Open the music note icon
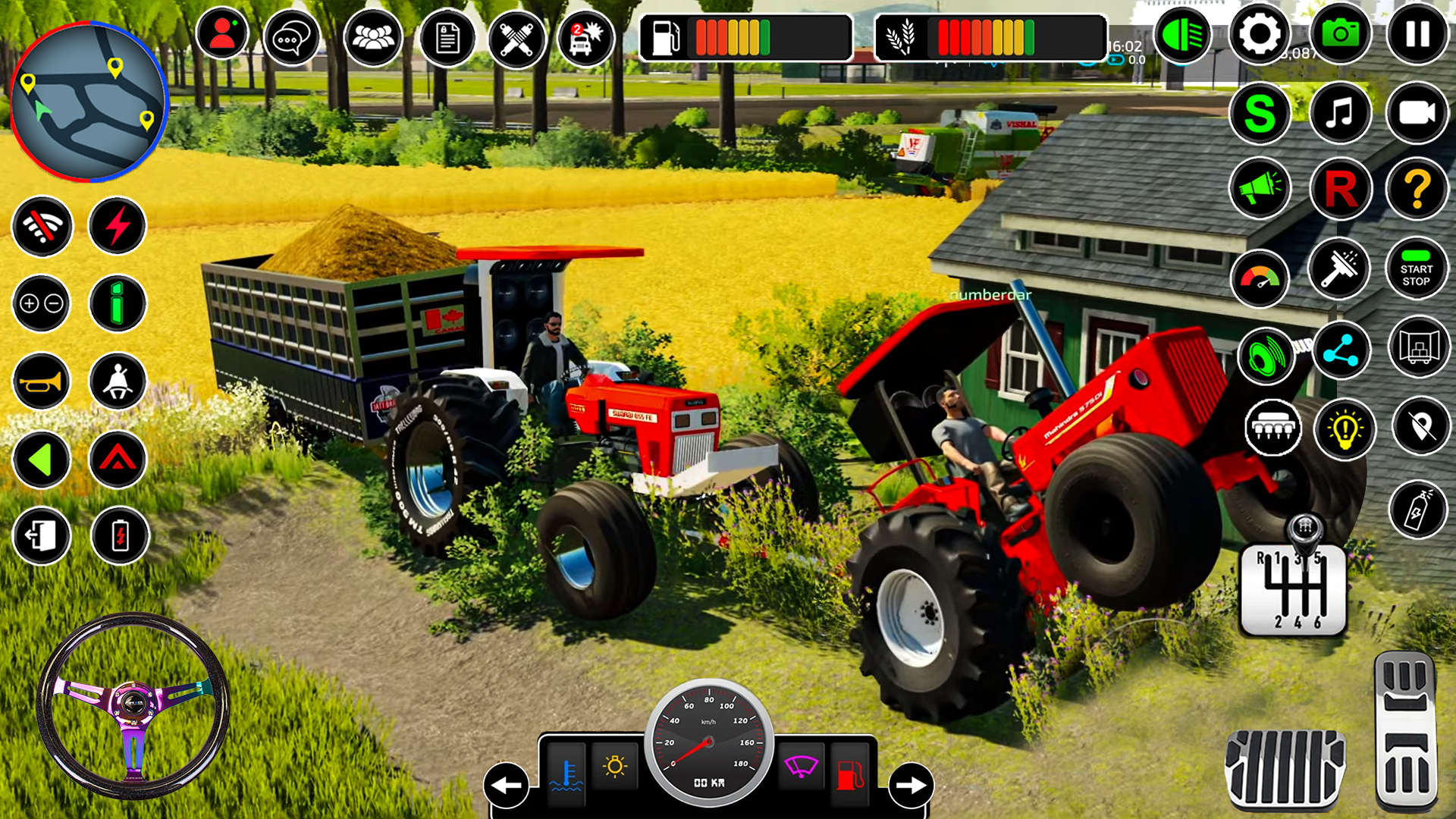The height and width of the screenshot is (819, 1456). (x=1339, y=112)
